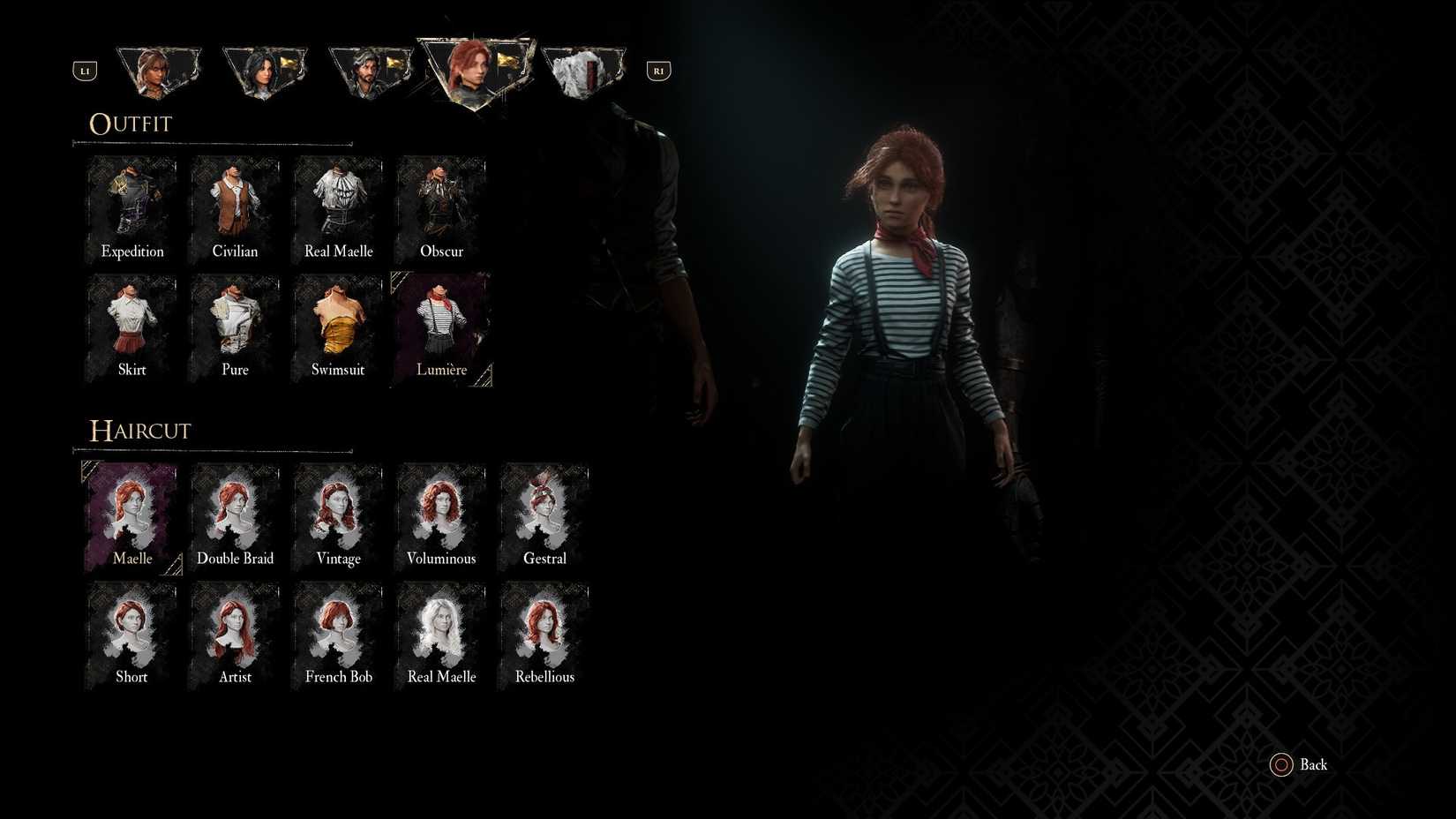The width and height of the screenshot is (1456, 819).
Task: Select the Skirt outfit
Action: click(131, 327)
